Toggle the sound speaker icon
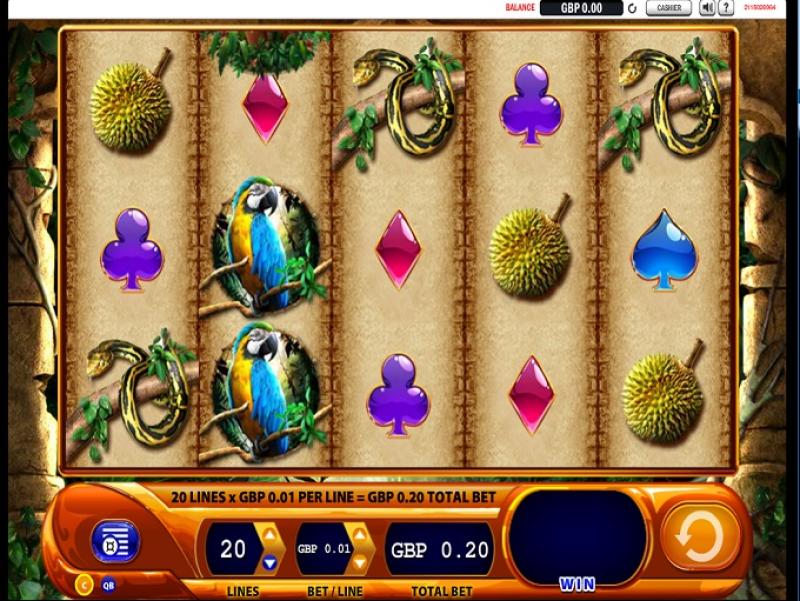Viewport: 800px width, 601px height. point(707,8)
